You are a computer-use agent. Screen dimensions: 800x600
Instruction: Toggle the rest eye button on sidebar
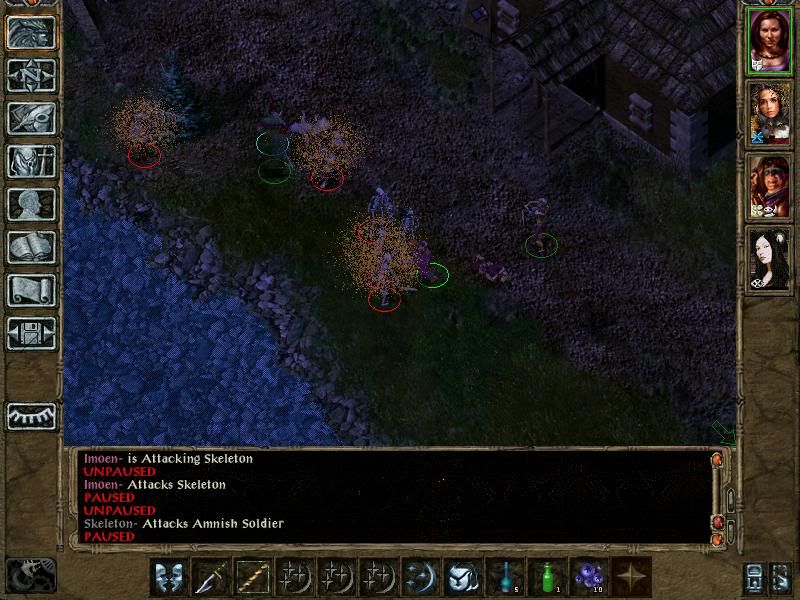(31, 415)
